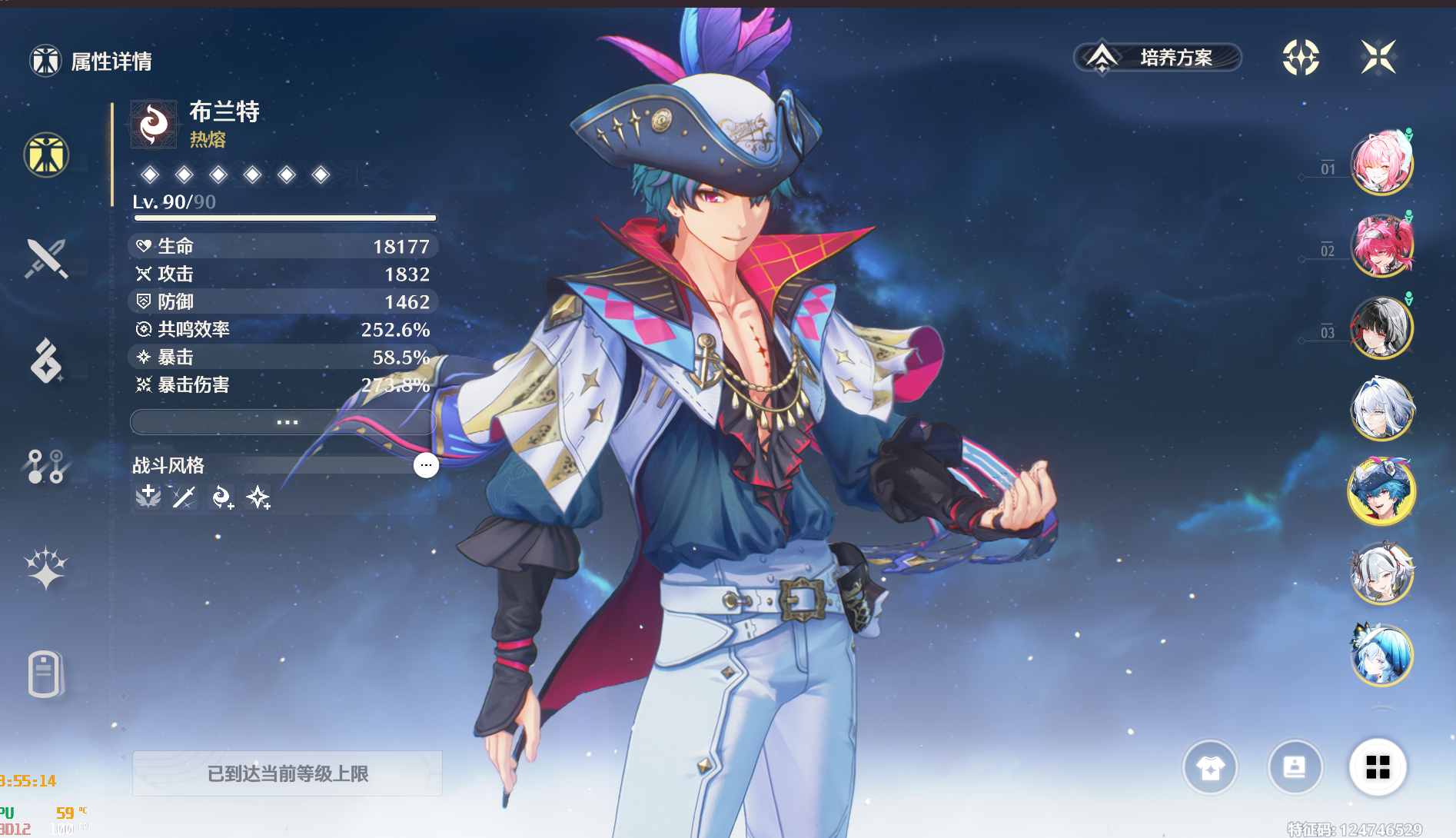Open the resonance chain star tab
1456x838 pixels.
pos(46,570)
